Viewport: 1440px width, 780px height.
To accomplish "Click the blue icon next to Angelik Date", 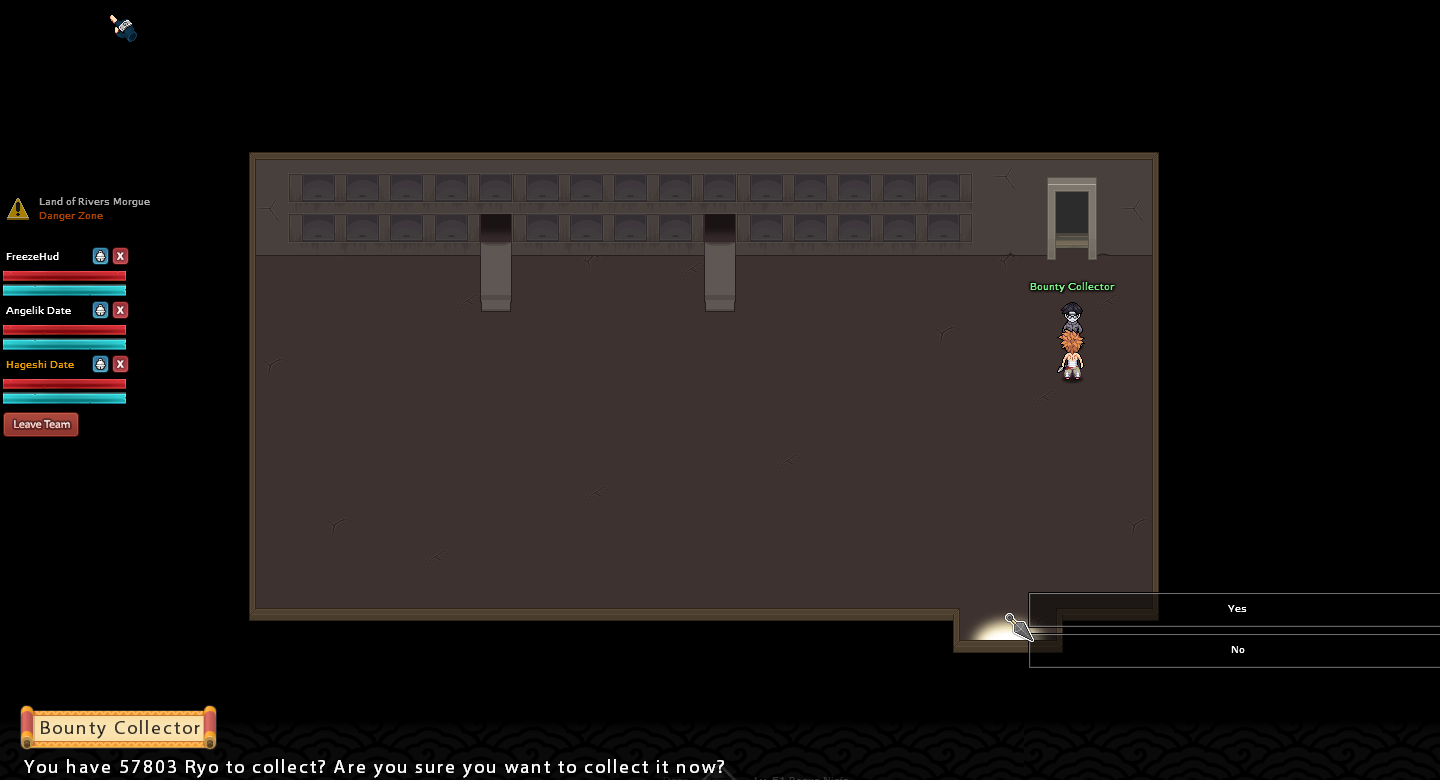I will point(100,310).
